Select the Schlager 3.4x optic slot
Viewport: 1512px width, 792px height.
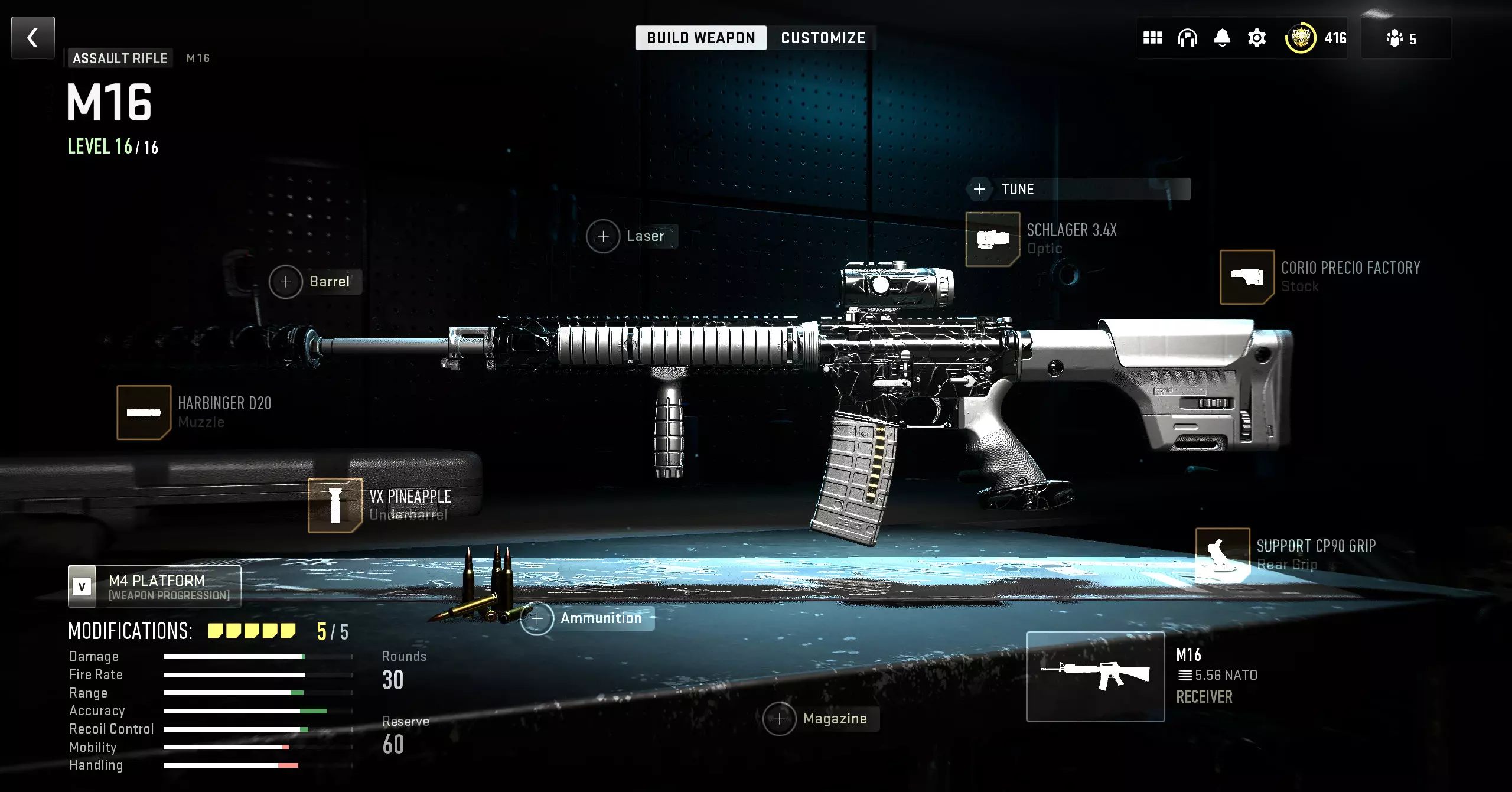point(992,239)
